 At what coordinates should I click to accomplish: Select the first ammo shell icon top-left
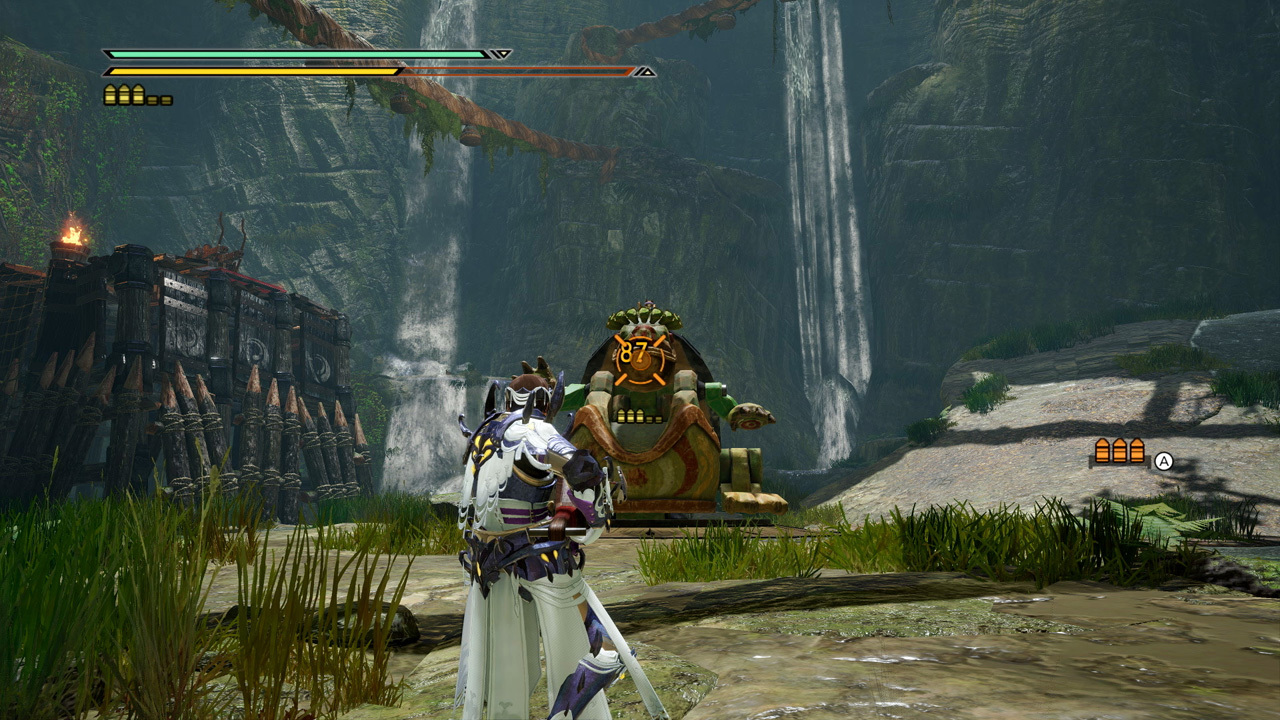click(x=108, y=96)
